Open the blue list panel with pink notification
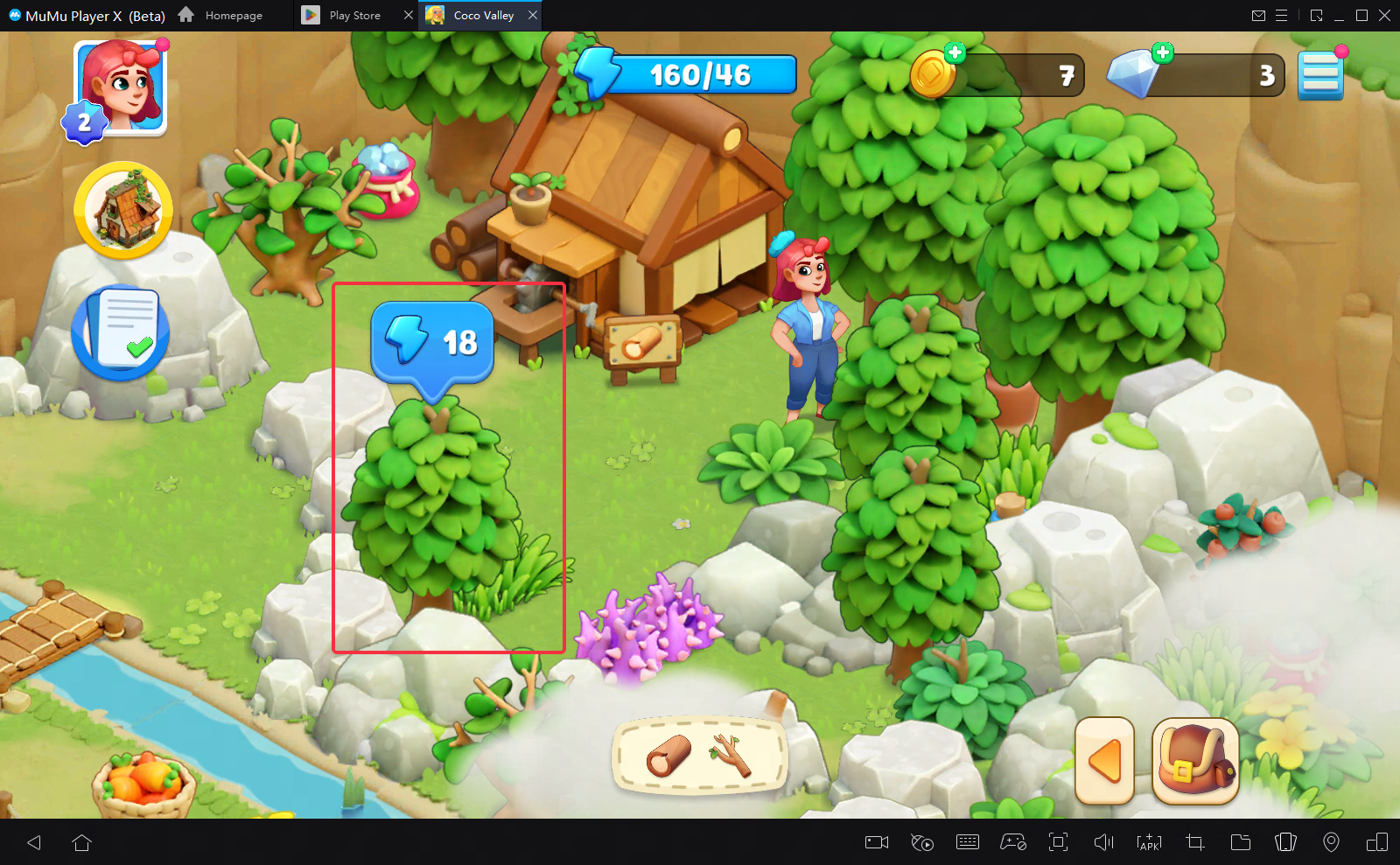This screenshot has width=1400, height=865. 1321,74
